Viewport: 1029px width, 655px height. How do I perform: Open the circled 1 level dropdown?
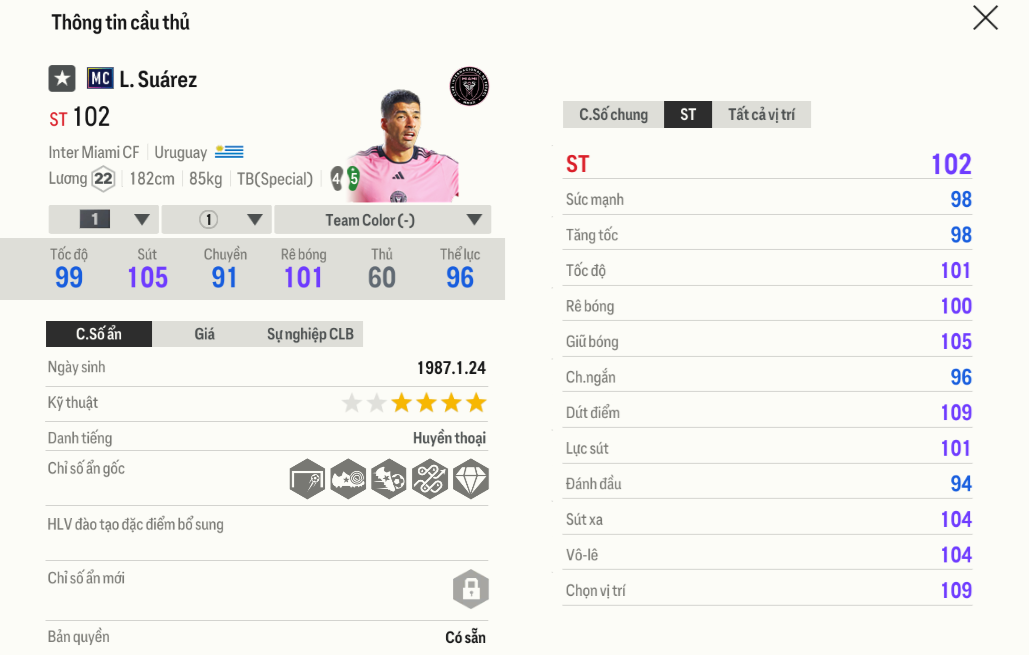tap(216, 220)
